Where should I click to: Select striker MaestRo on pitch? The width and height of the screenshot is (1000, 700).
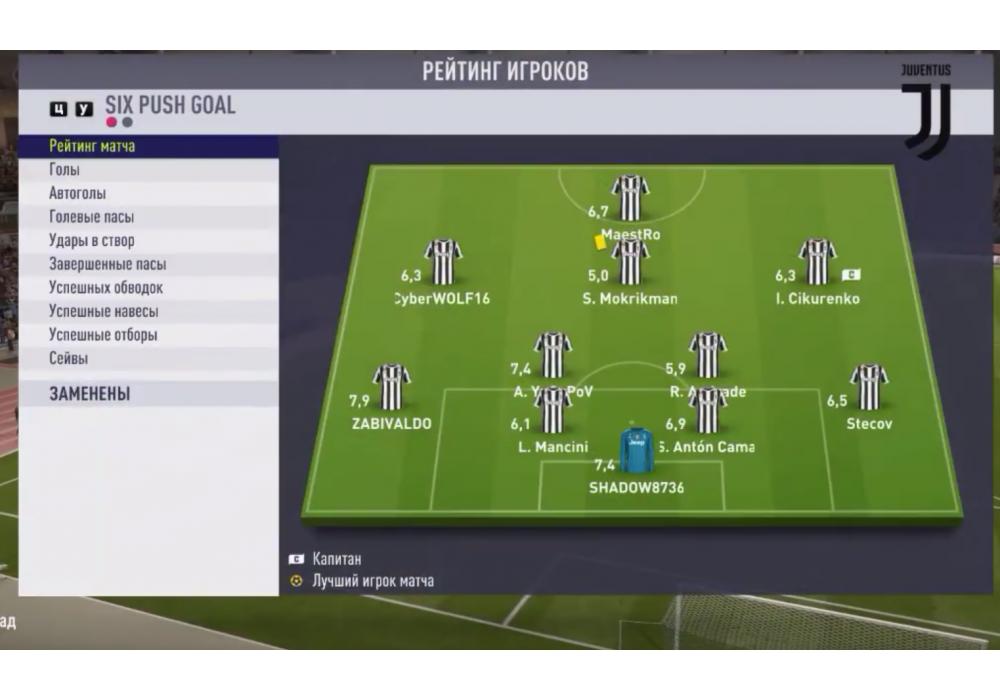click(x=630, y=198)
